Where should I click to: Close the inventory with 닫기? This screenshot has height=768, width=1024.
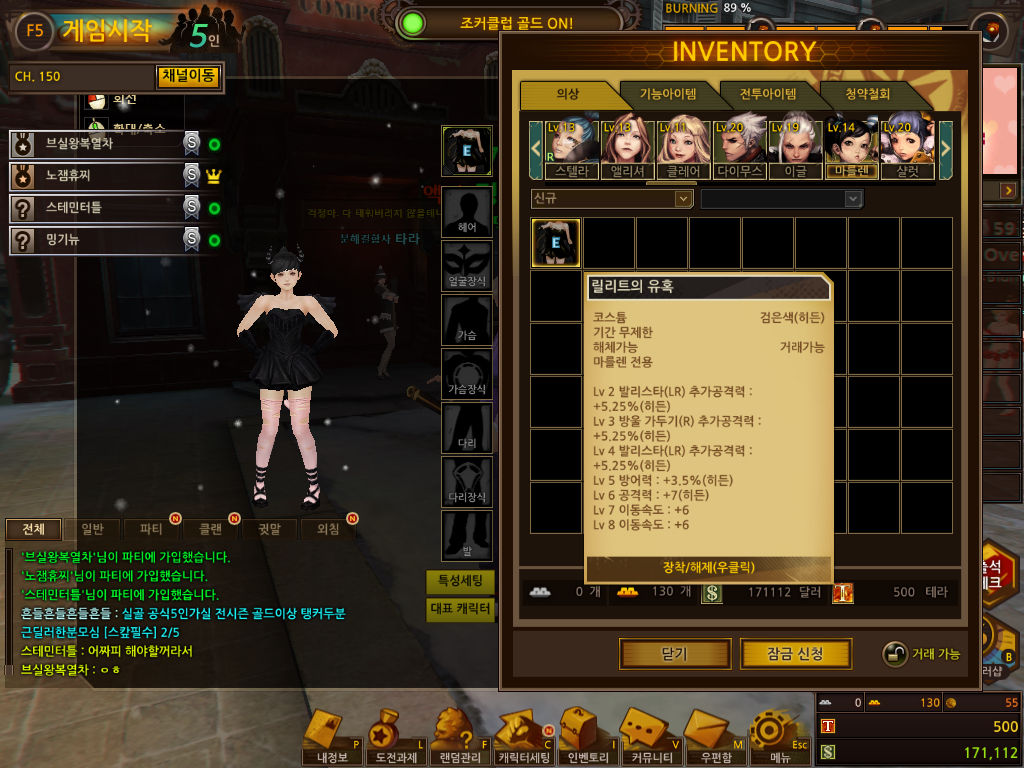(674, 654)
